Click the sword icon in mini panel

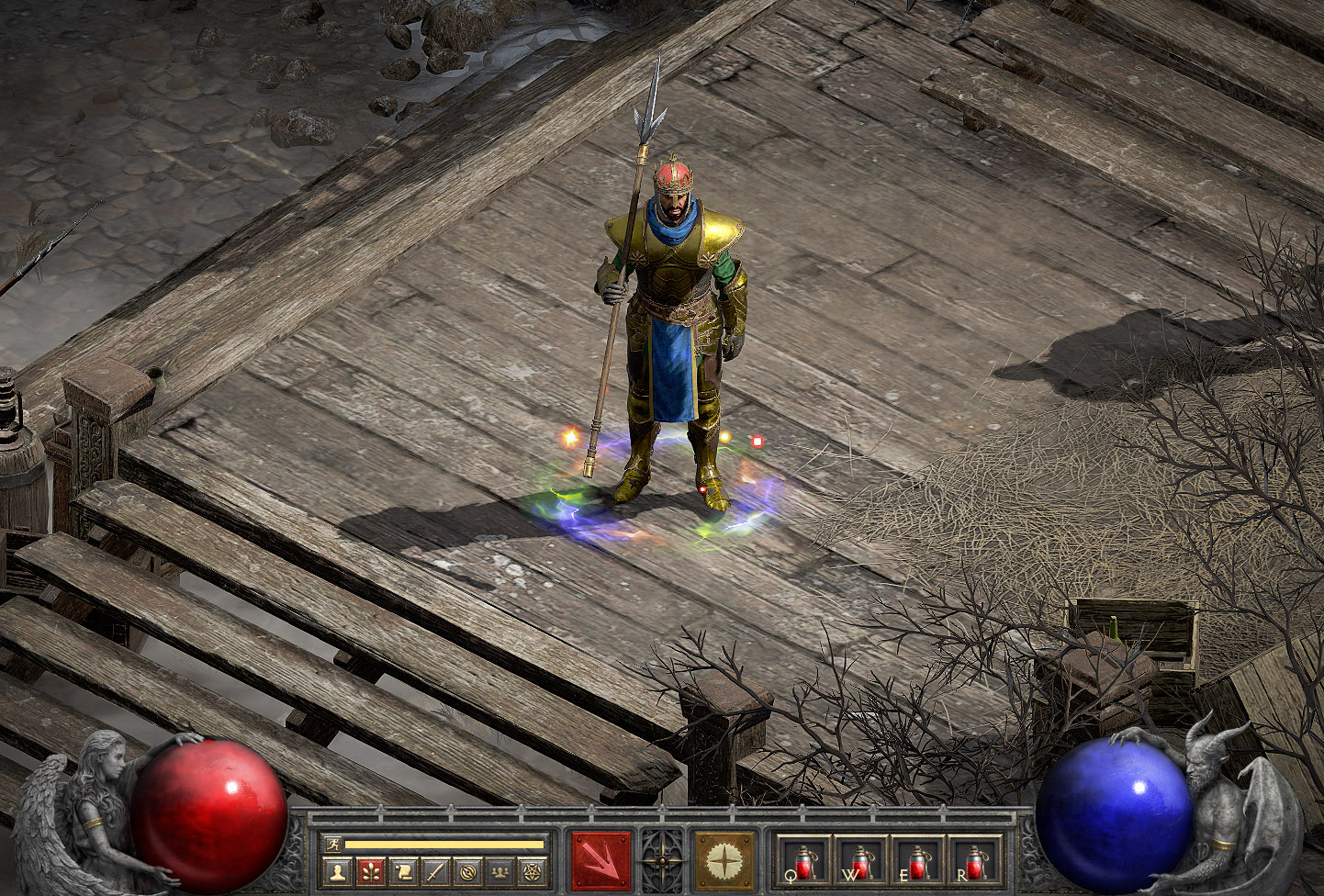pos(435,871)
